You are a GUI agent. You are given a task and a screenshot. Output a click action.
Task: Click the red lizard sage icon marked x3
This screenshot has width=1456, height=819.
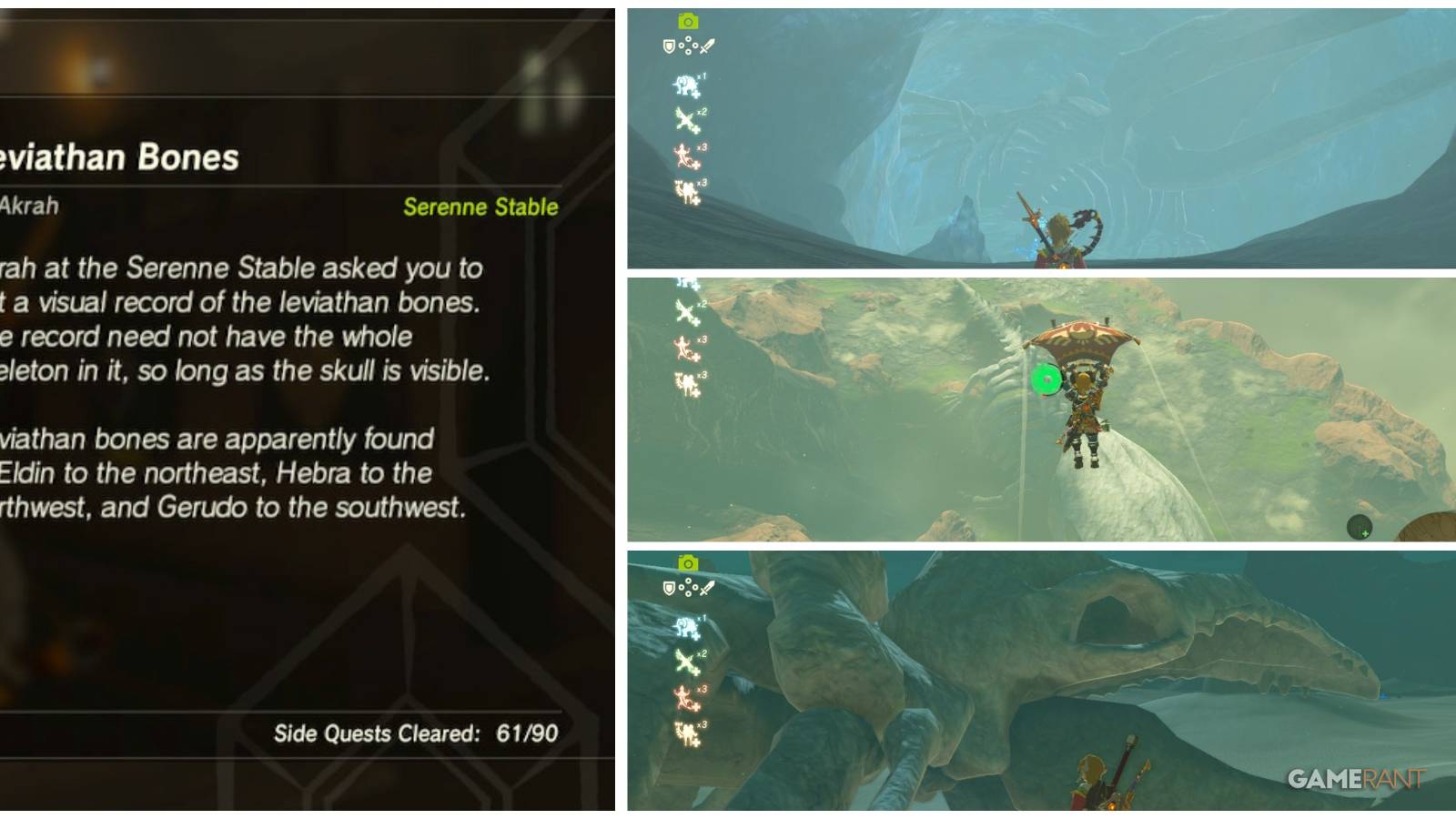pos(682,155)
